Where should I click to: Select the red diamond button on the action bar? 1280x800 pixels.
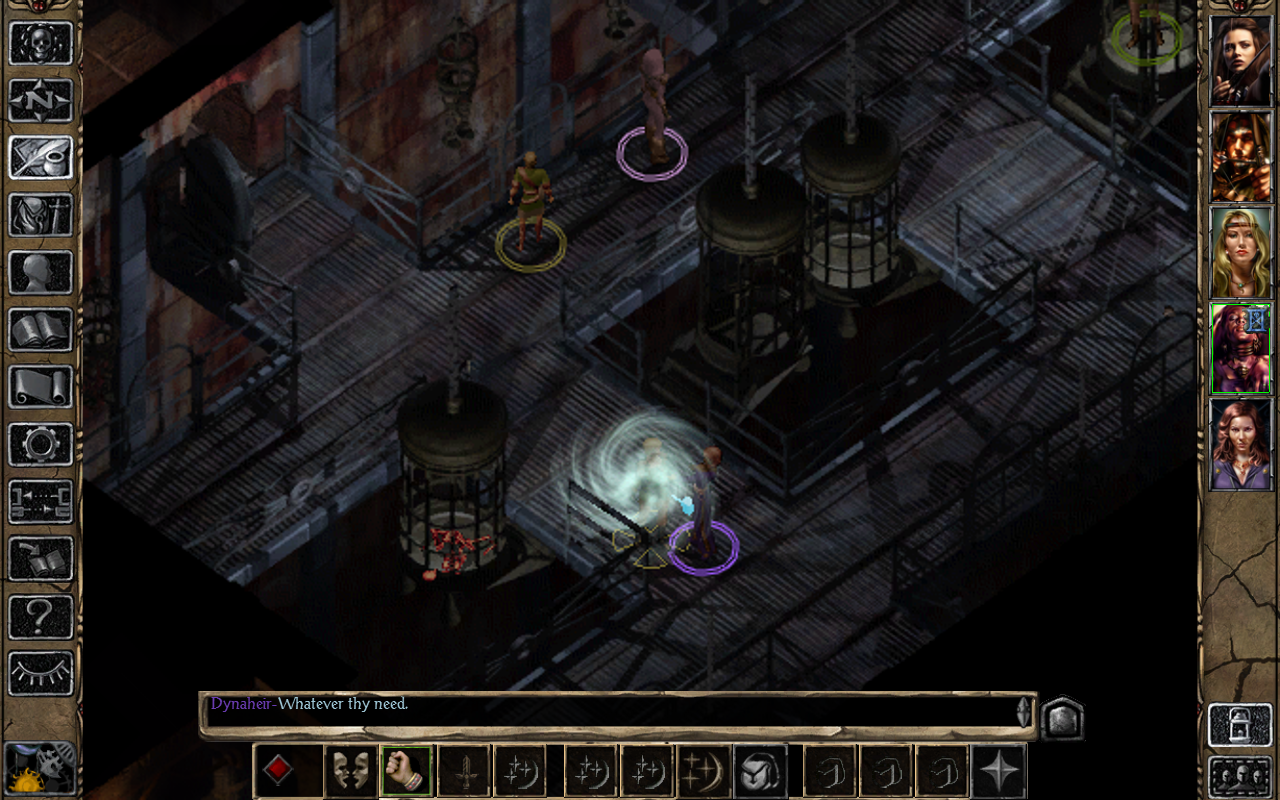click(278, 771)
